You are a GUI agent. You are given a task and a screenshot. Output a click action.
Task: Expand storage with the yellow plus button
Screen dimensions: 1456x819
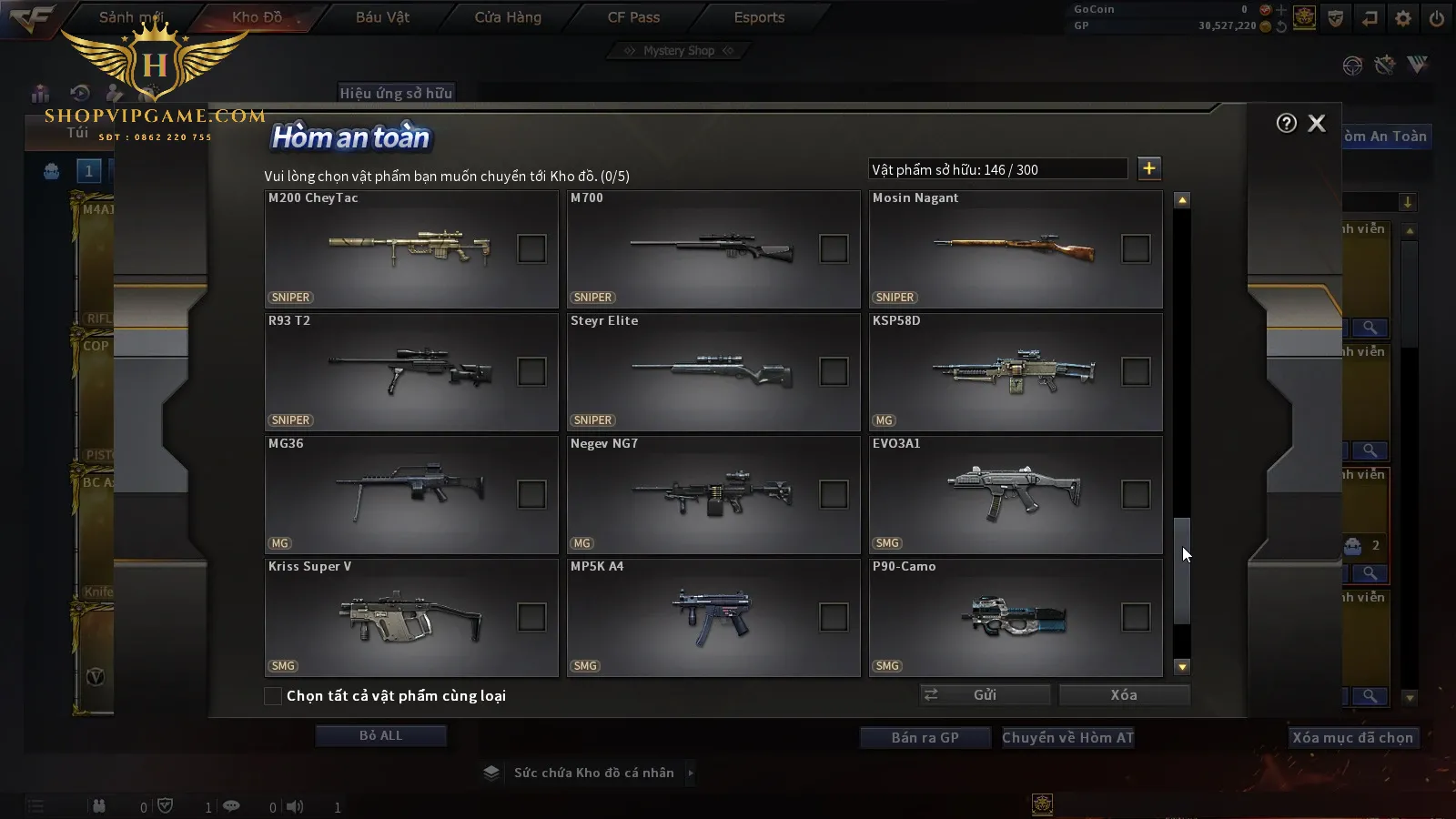(1149, 168)
